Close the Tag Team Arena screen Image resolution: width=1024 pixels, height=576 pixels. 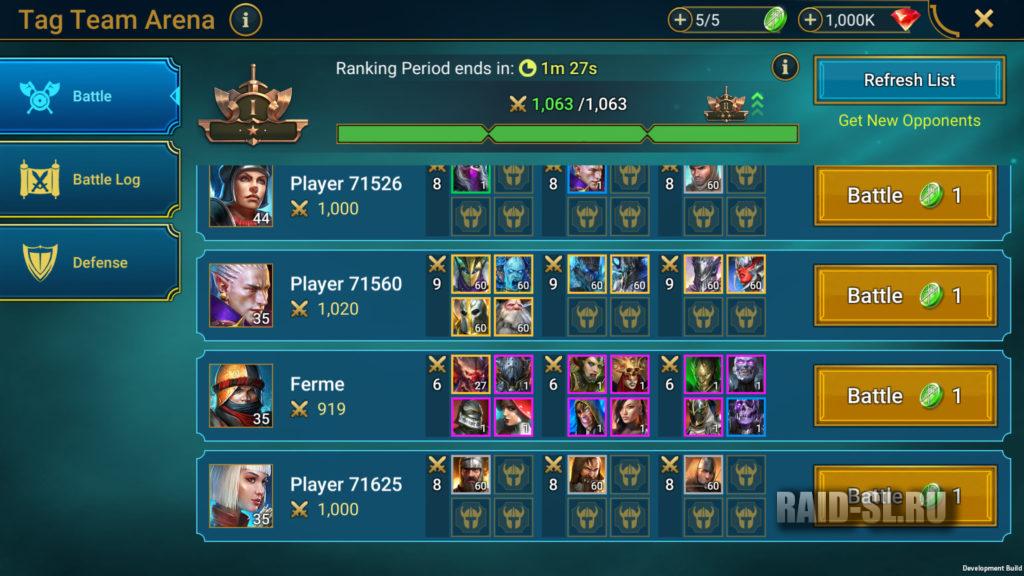point(984,19)
